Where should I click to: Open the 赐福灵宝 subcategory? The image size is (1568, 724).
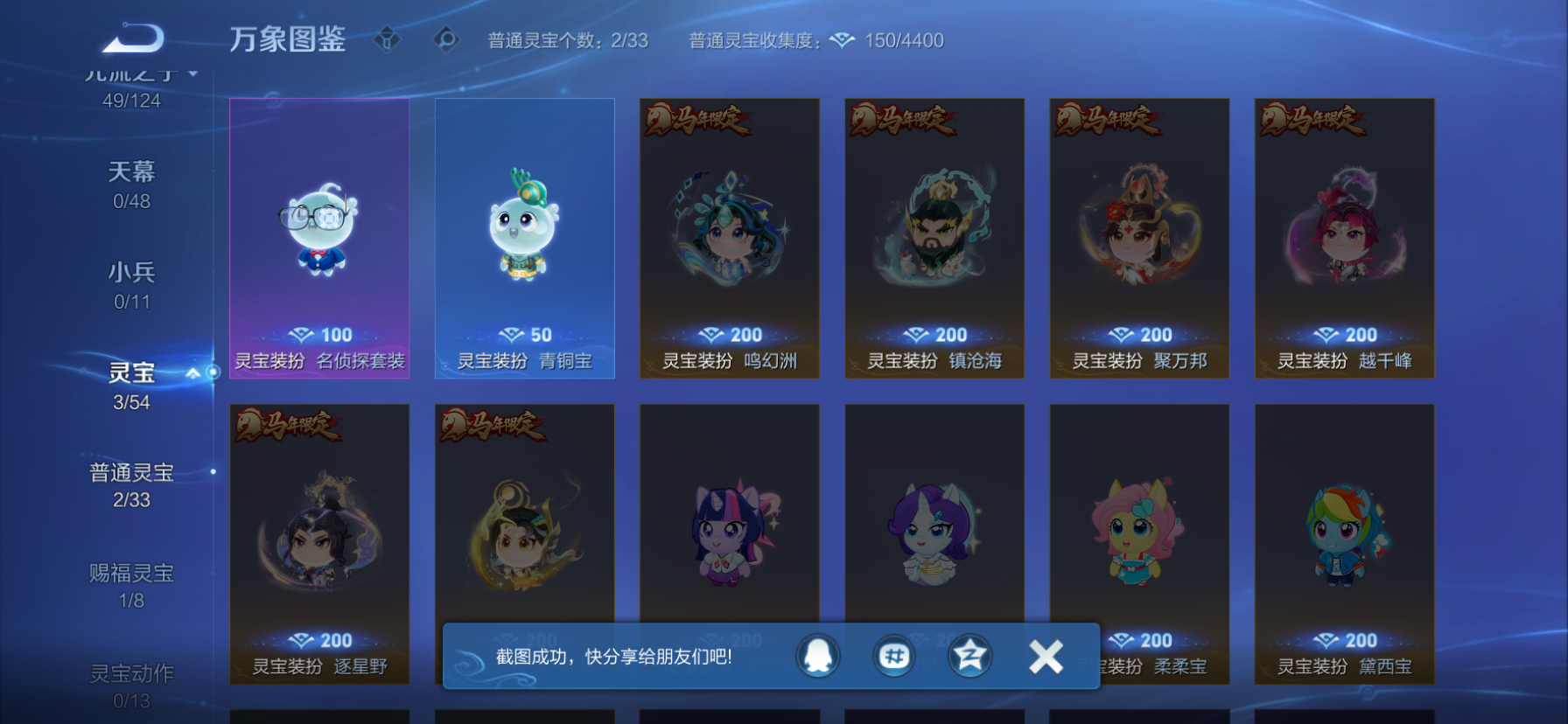coord(133,573)
